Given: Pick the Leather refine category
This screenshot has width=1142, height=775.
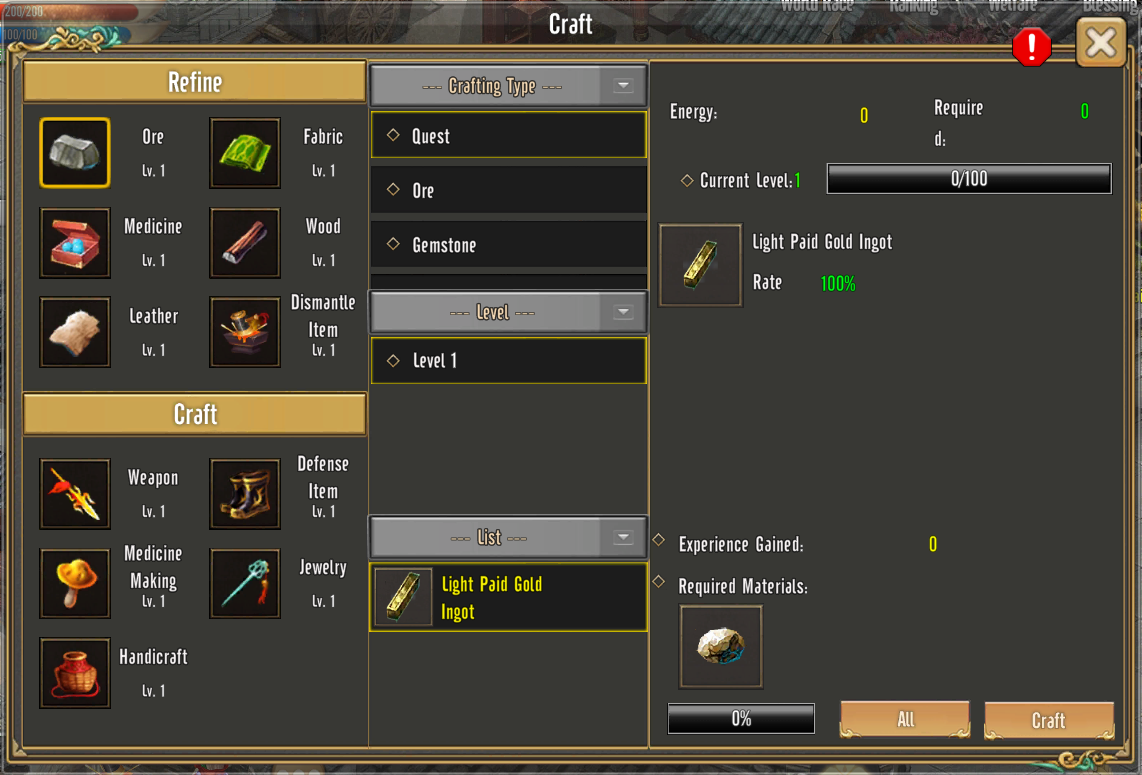Looking at the screenshot, I should click(x=75, y=332).
